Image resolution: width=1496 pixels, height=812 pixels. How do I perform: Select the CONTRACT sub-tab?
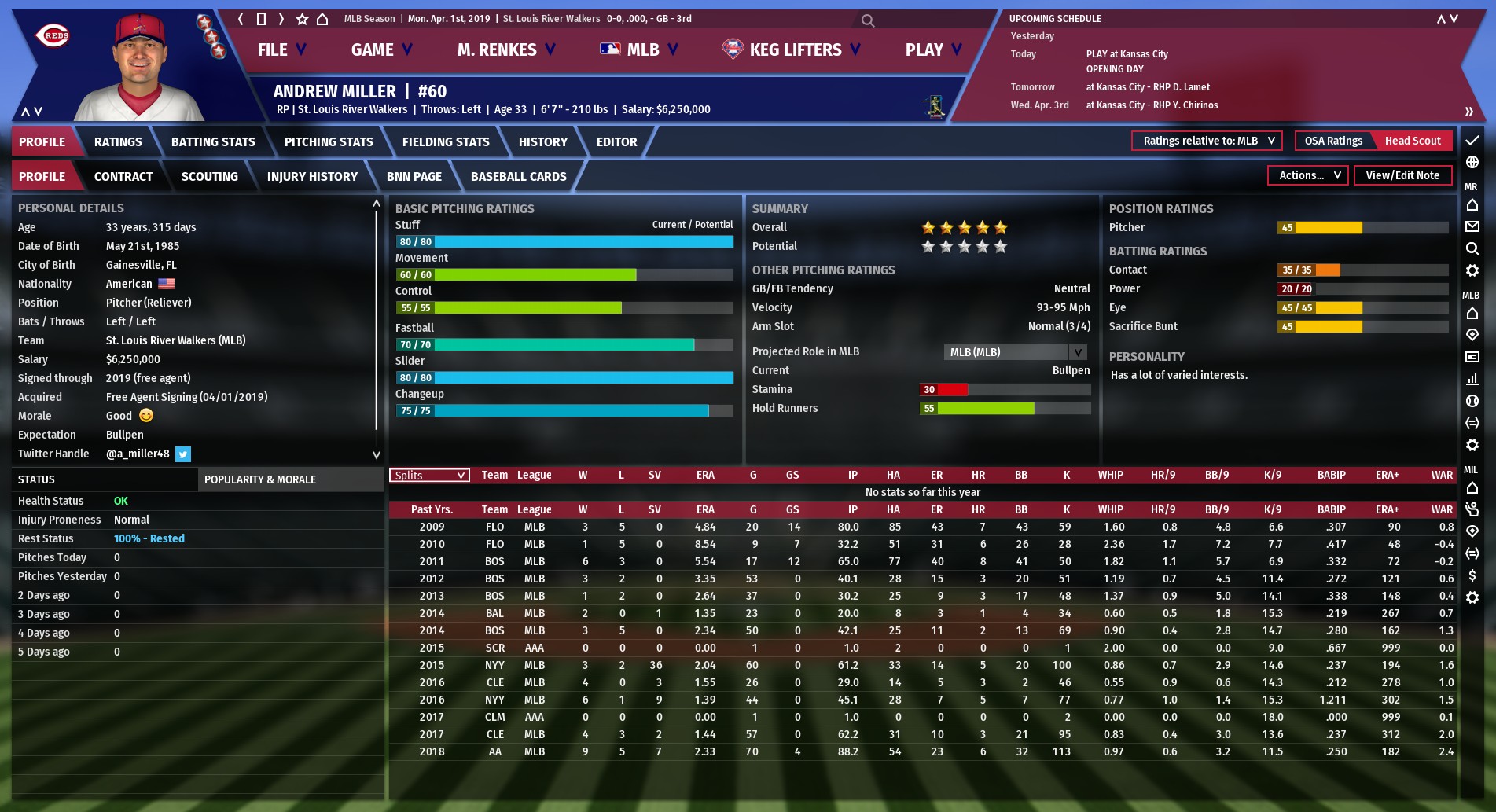point(123,177)
